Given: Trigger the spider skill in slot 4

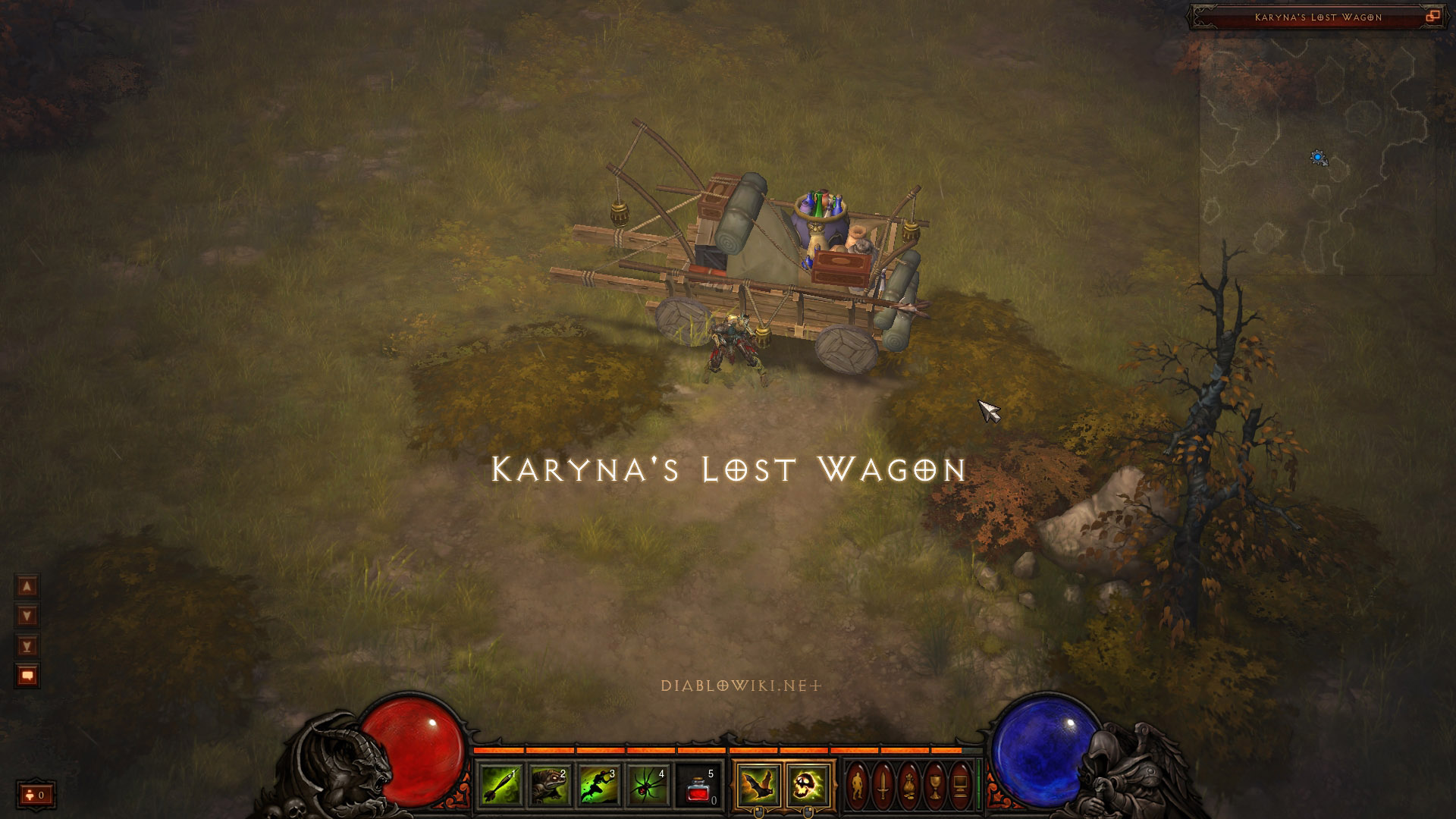Looking at the screenshot, I should pyautogui.click(x=648, y=785).
